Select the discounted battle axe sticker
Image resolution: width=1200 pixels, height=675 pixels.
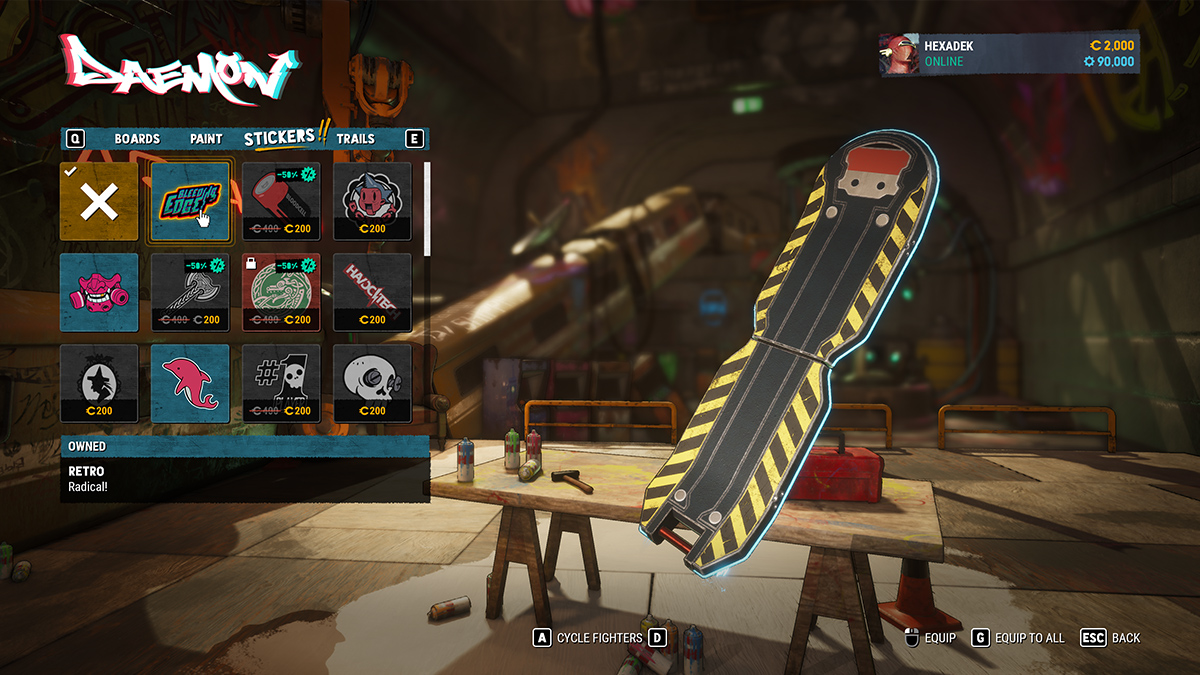tap(190, 292)
